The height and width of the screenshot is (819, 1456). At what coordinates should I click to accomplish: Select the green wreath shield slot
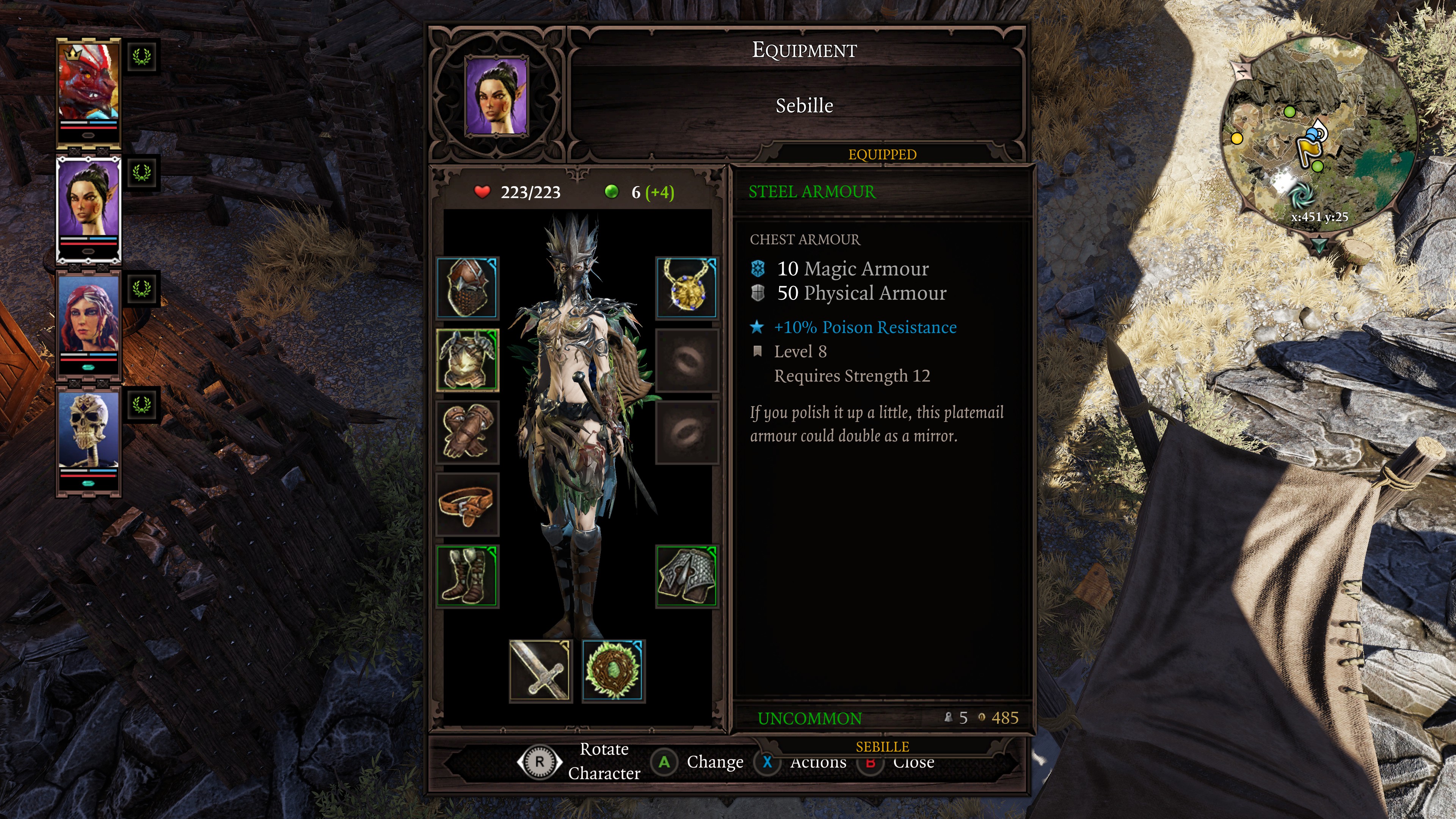[613, 671]
